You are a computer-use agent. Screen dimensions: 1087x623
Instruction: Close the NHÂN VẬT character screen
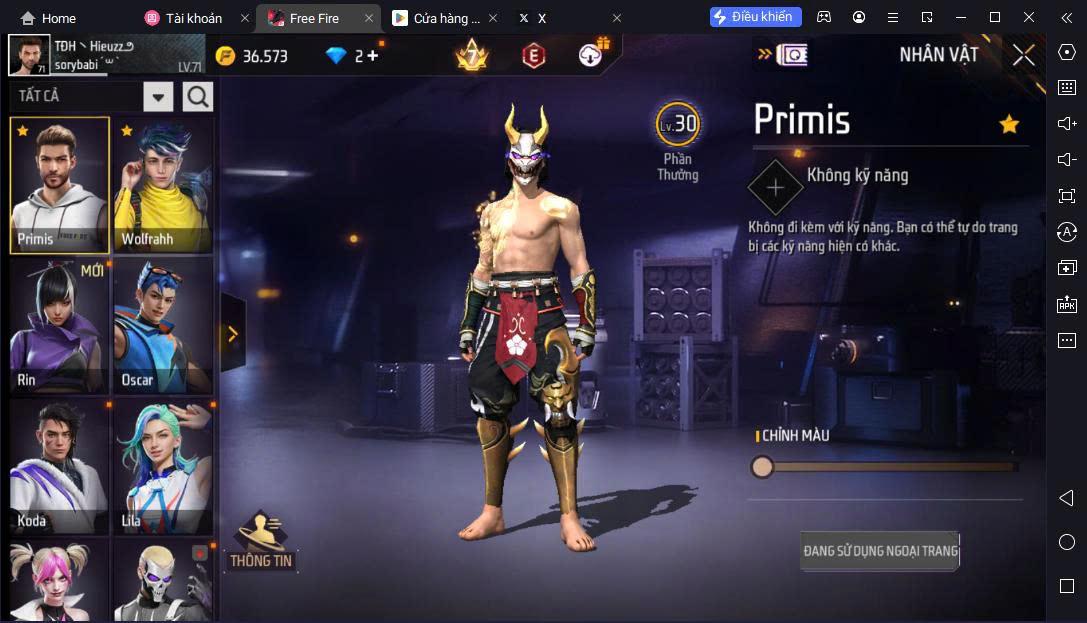1023,55
